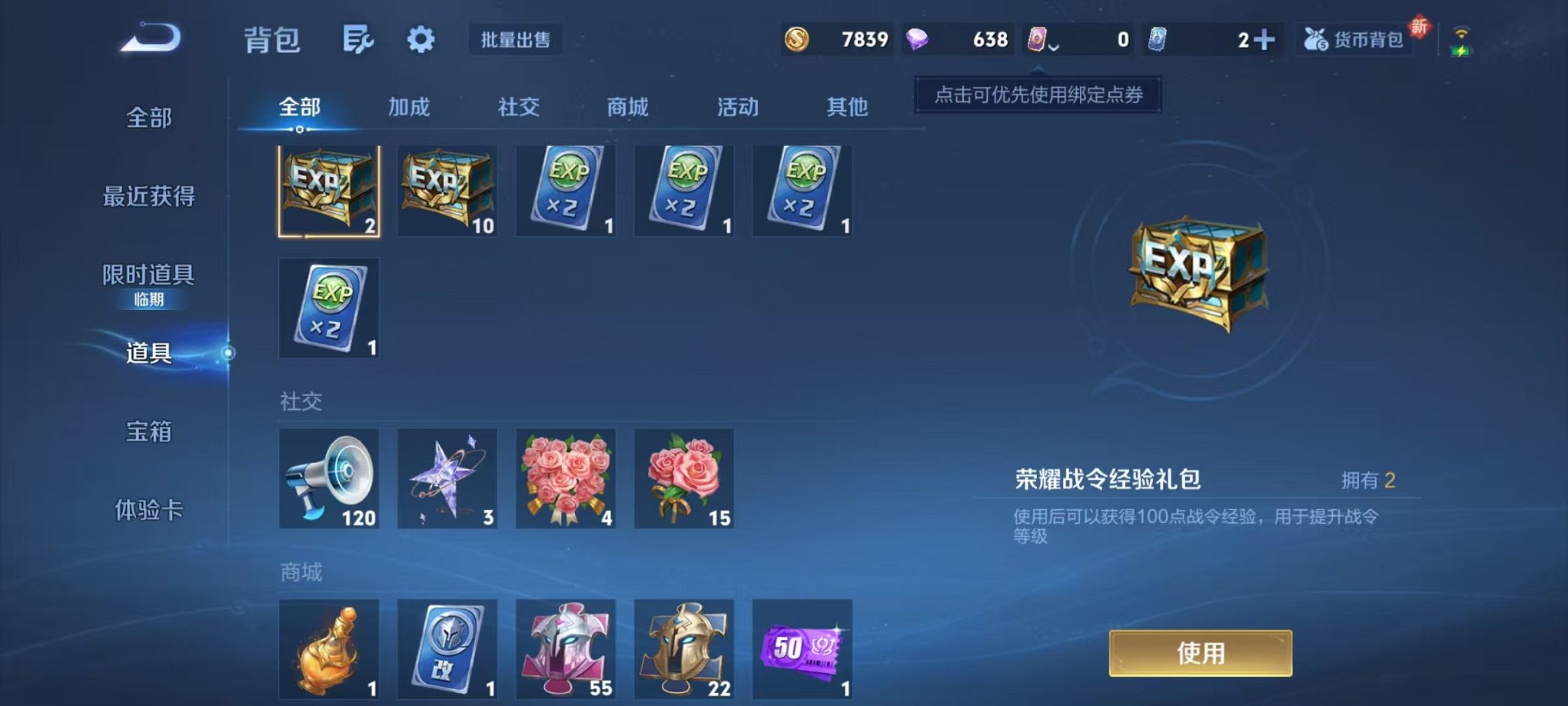Toggle the 限时道具 sidebar filter
Viewport: 1568px width, 706px height.
tap(149, 275)
